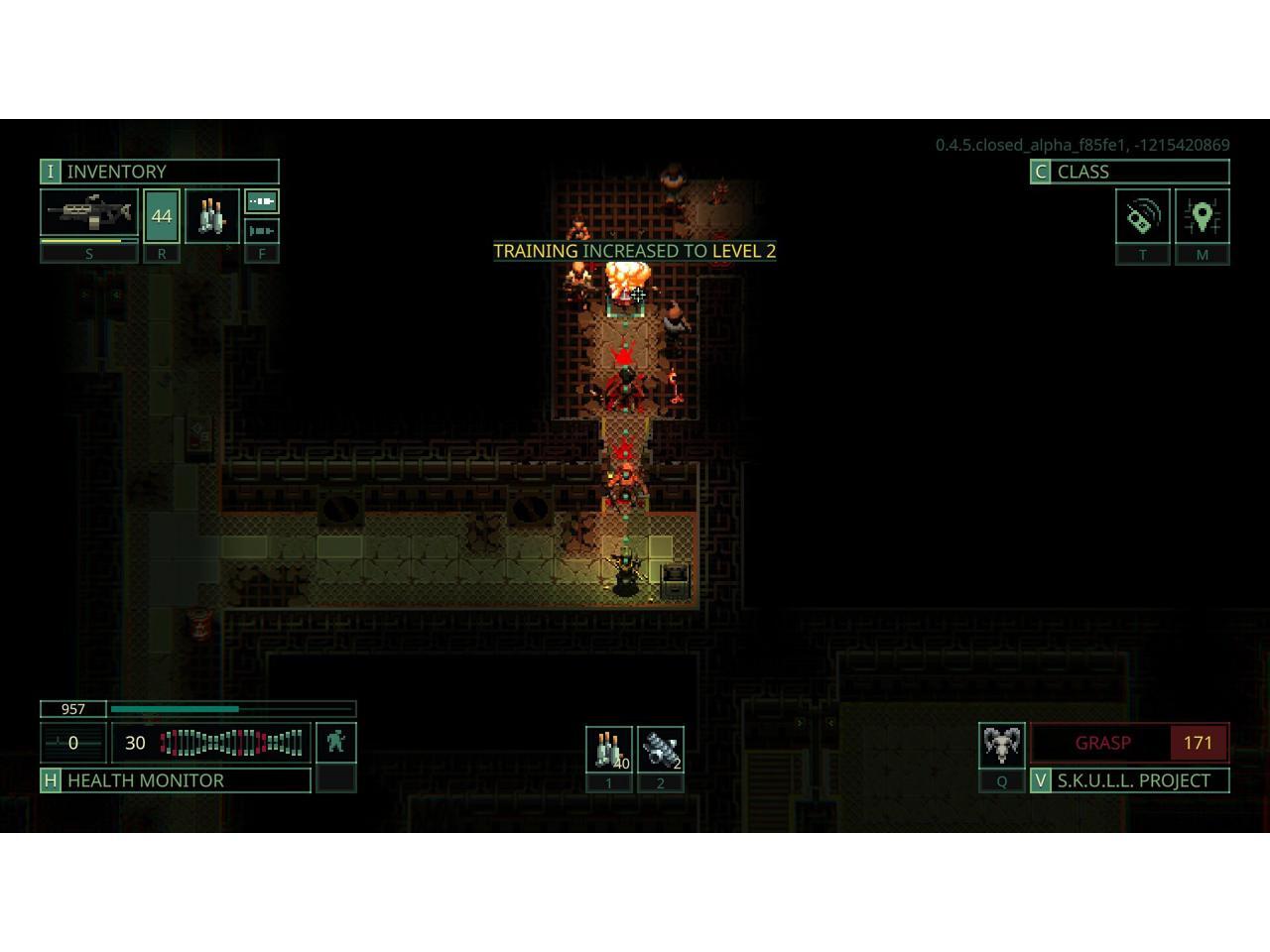Click the bullets ammo type slot
The image size is (1270, 952).
tap(211, 215)
